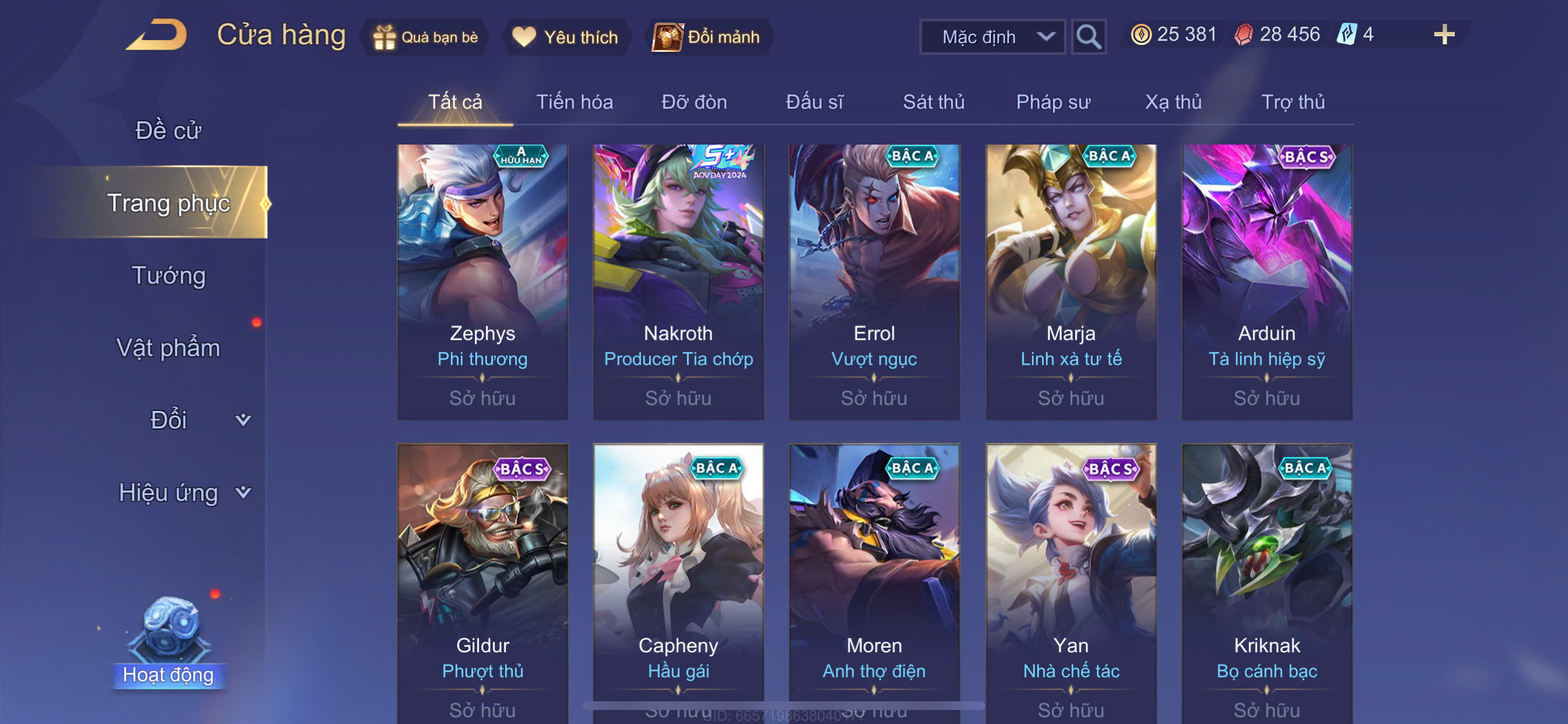
Task: Go to the Vật phẩm items section
Action: pos(168,348)
